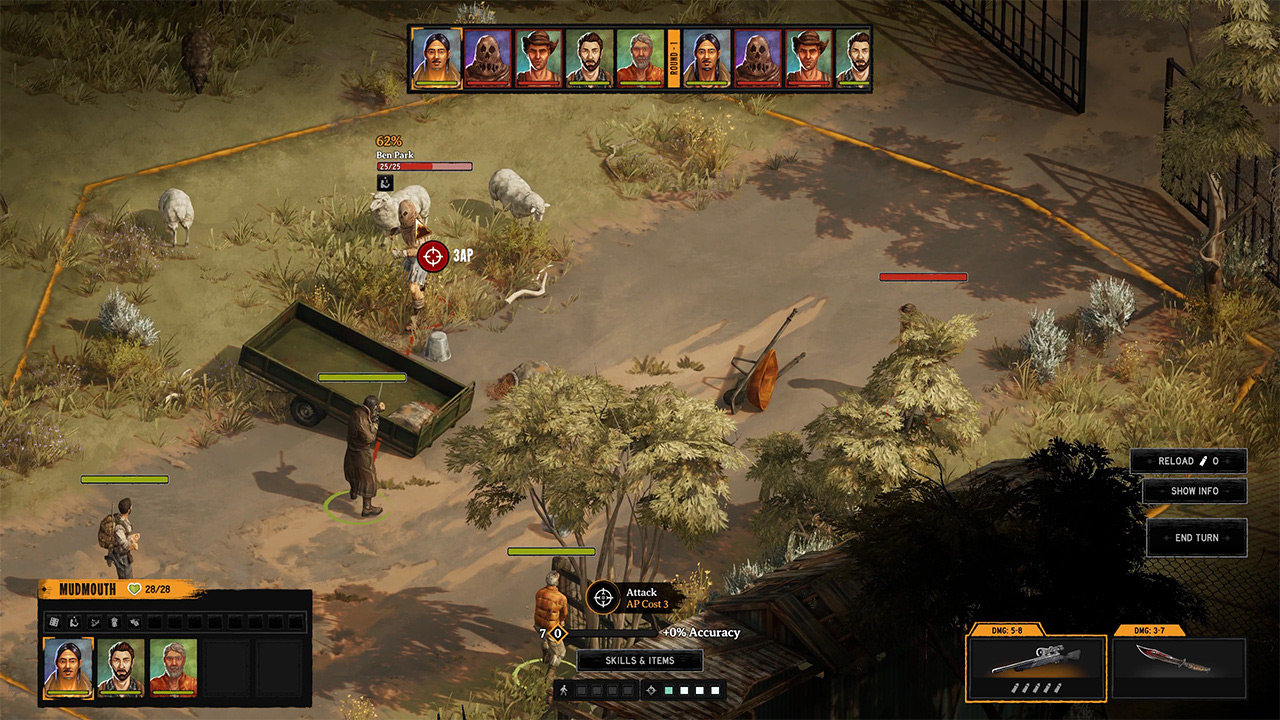Click the crosshair icon beside the action pips
This screenshot has width=1280, height=720.
(x=652, y=689)
